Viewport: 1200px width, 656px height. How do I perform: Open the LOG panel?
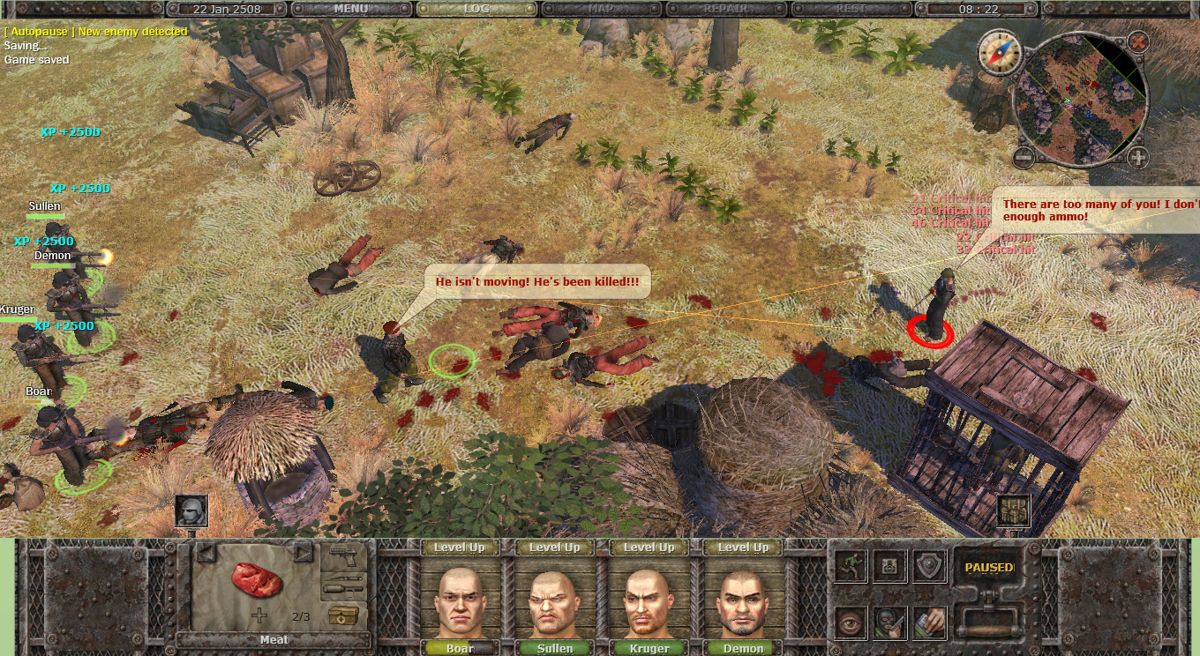(476, 9)
